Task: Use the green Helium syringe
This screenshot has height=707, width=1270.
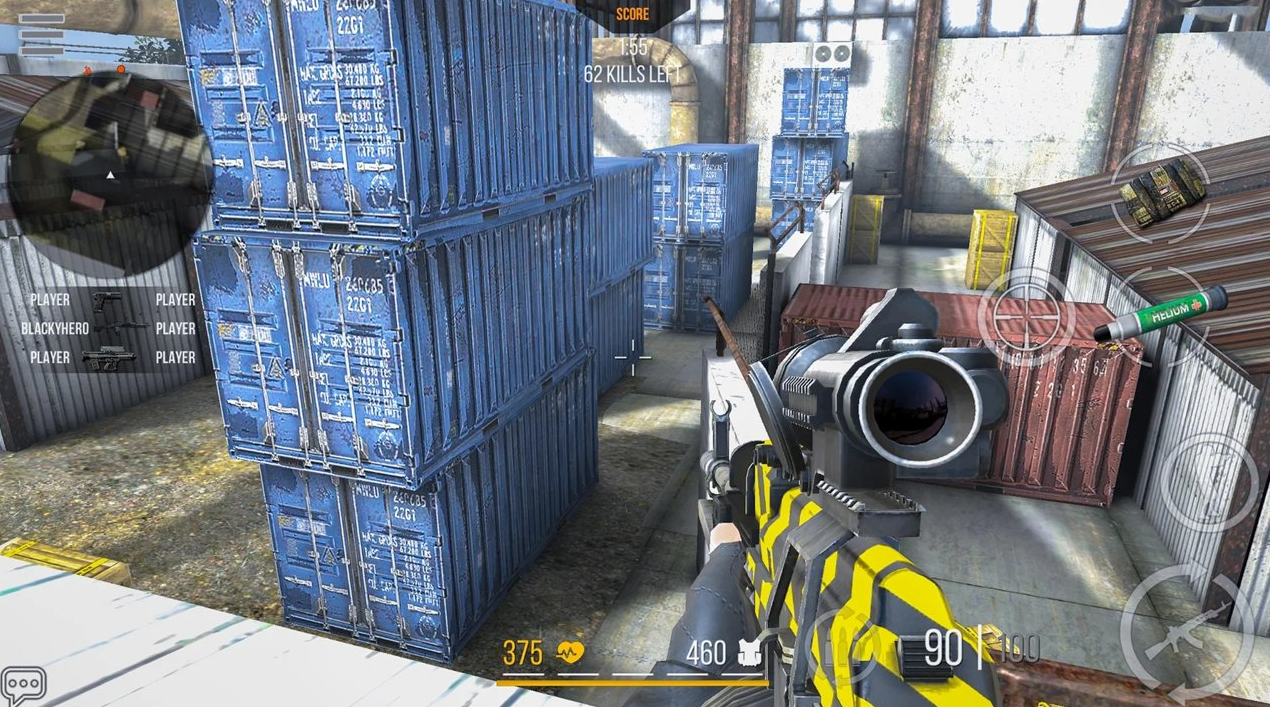Action: tap(1160, 314)
